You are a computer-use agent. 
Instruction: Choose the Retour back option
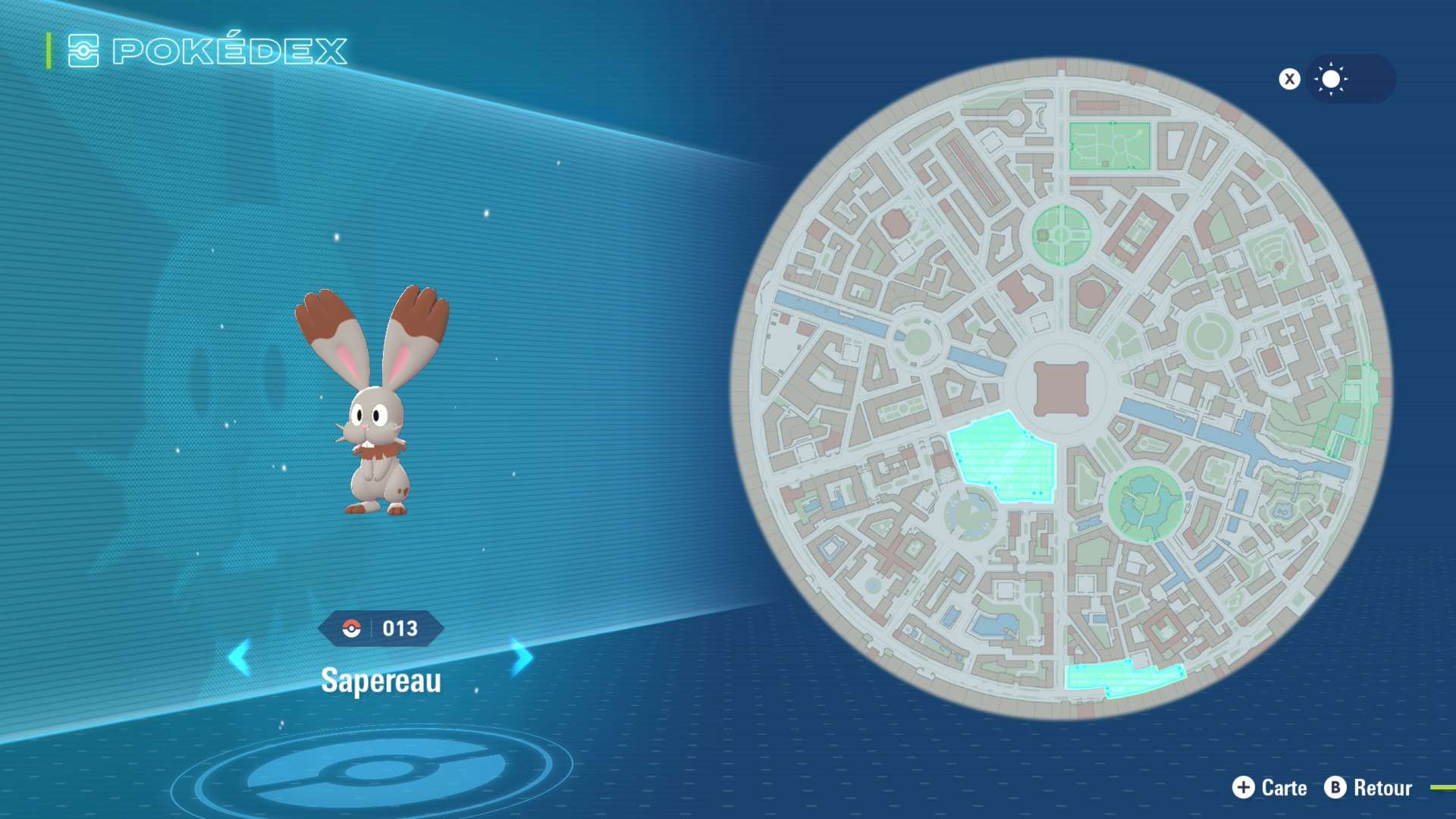1369,788
